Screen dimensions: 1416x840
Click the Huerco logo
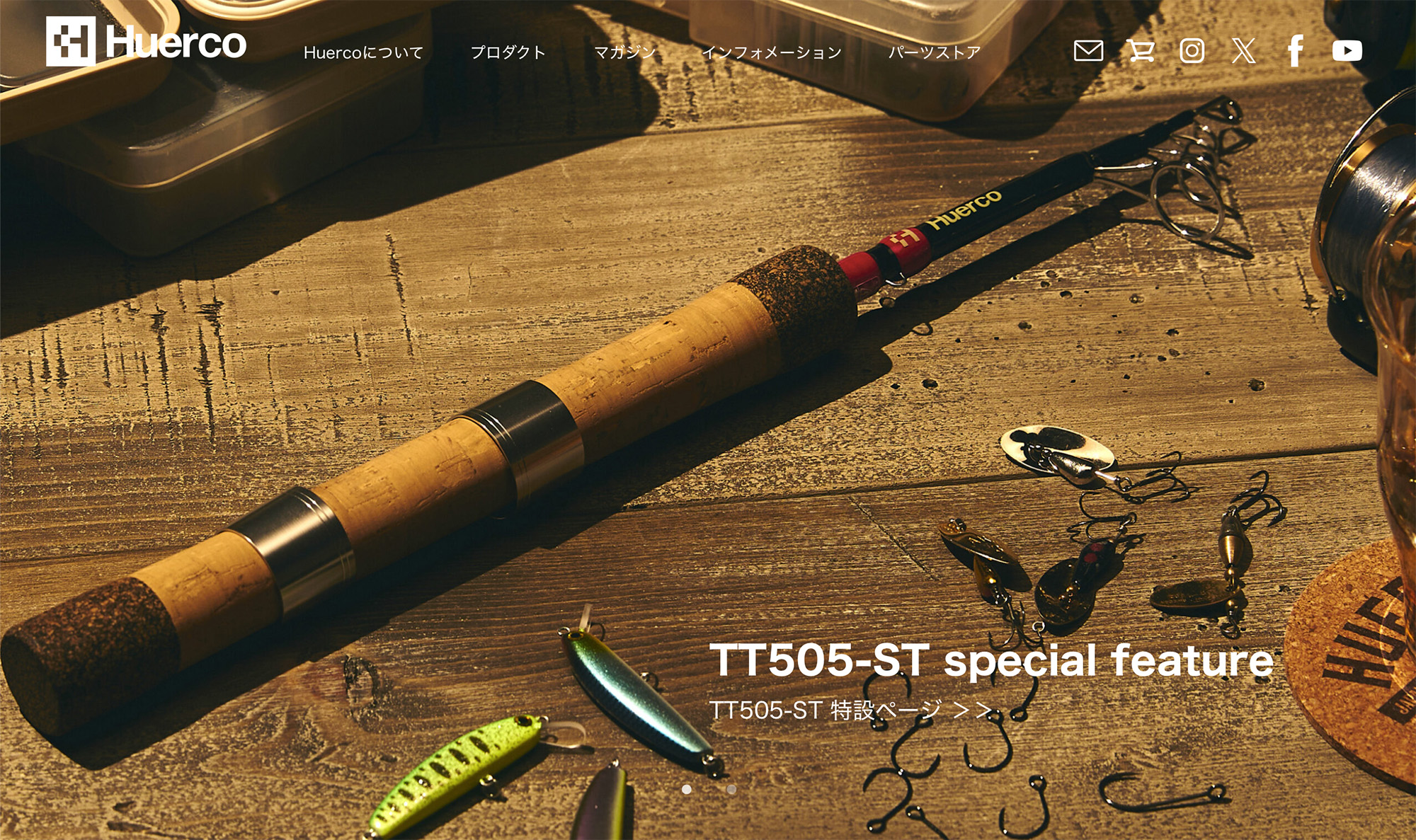click(x=146, y=42)
